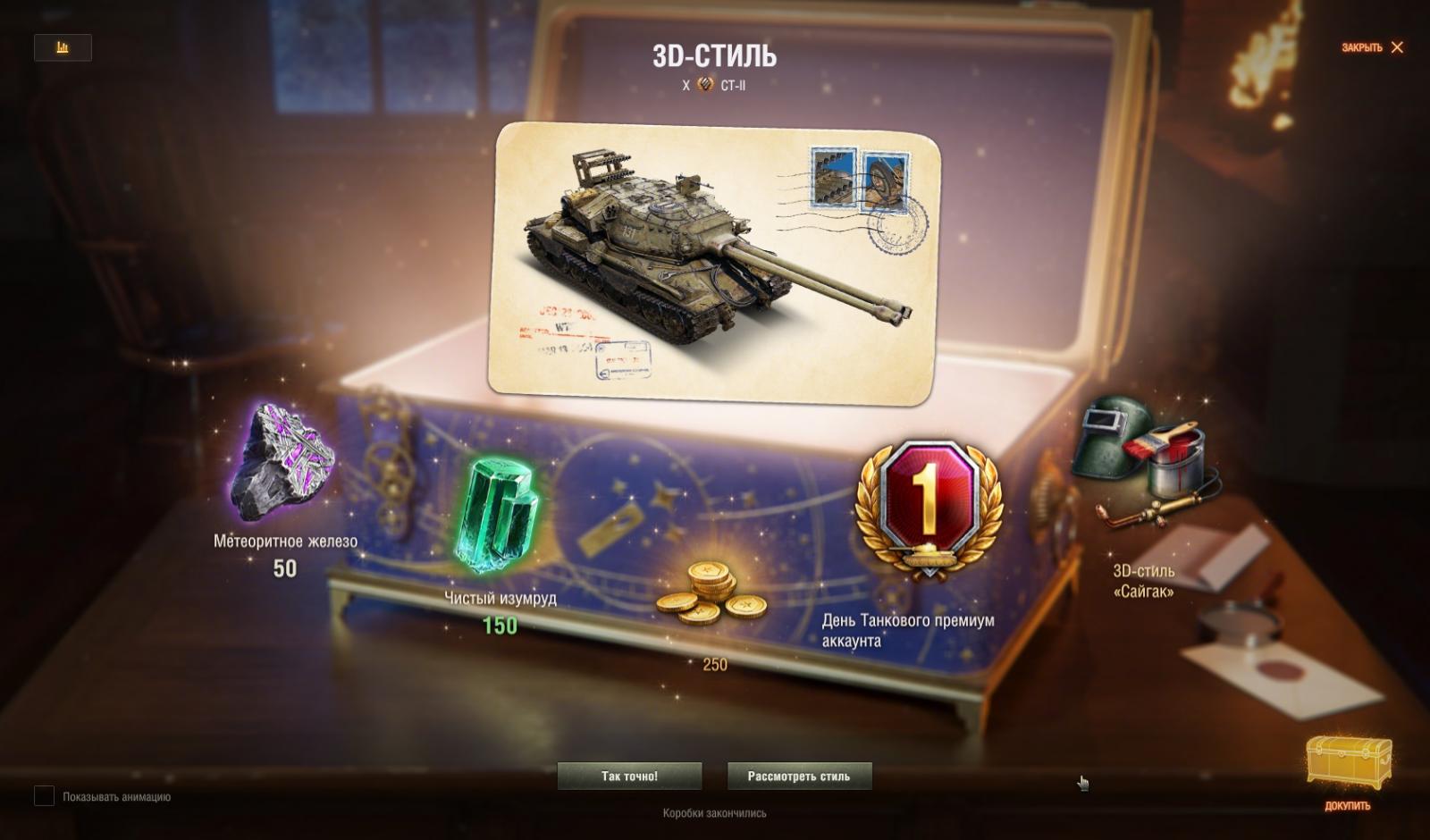
Task: Open the "Рассмотреть стиль" style preview
Action: point(799,776)
